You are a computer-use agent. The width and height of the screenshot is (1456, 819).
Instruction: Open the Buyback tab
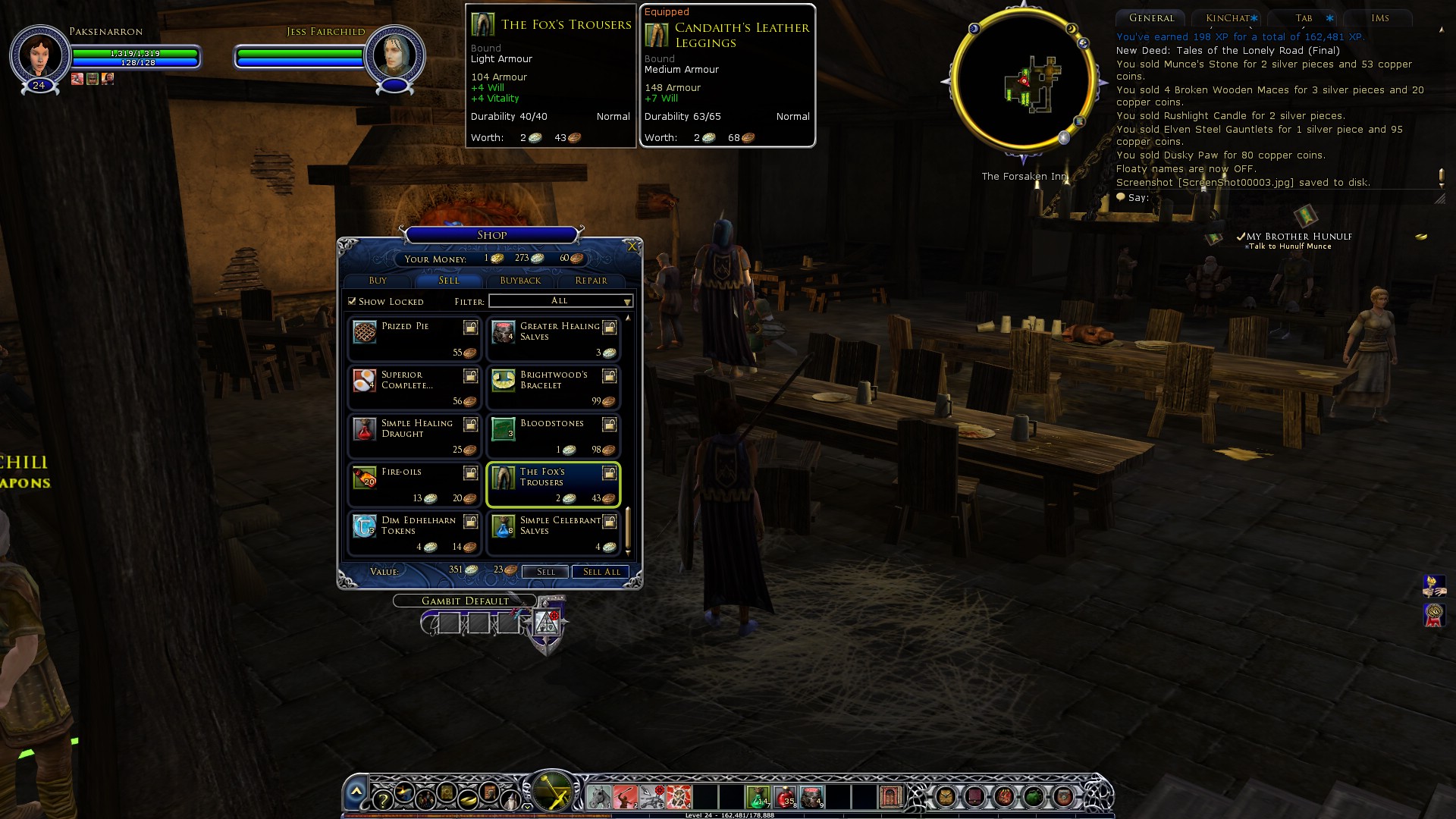[520, 281]
